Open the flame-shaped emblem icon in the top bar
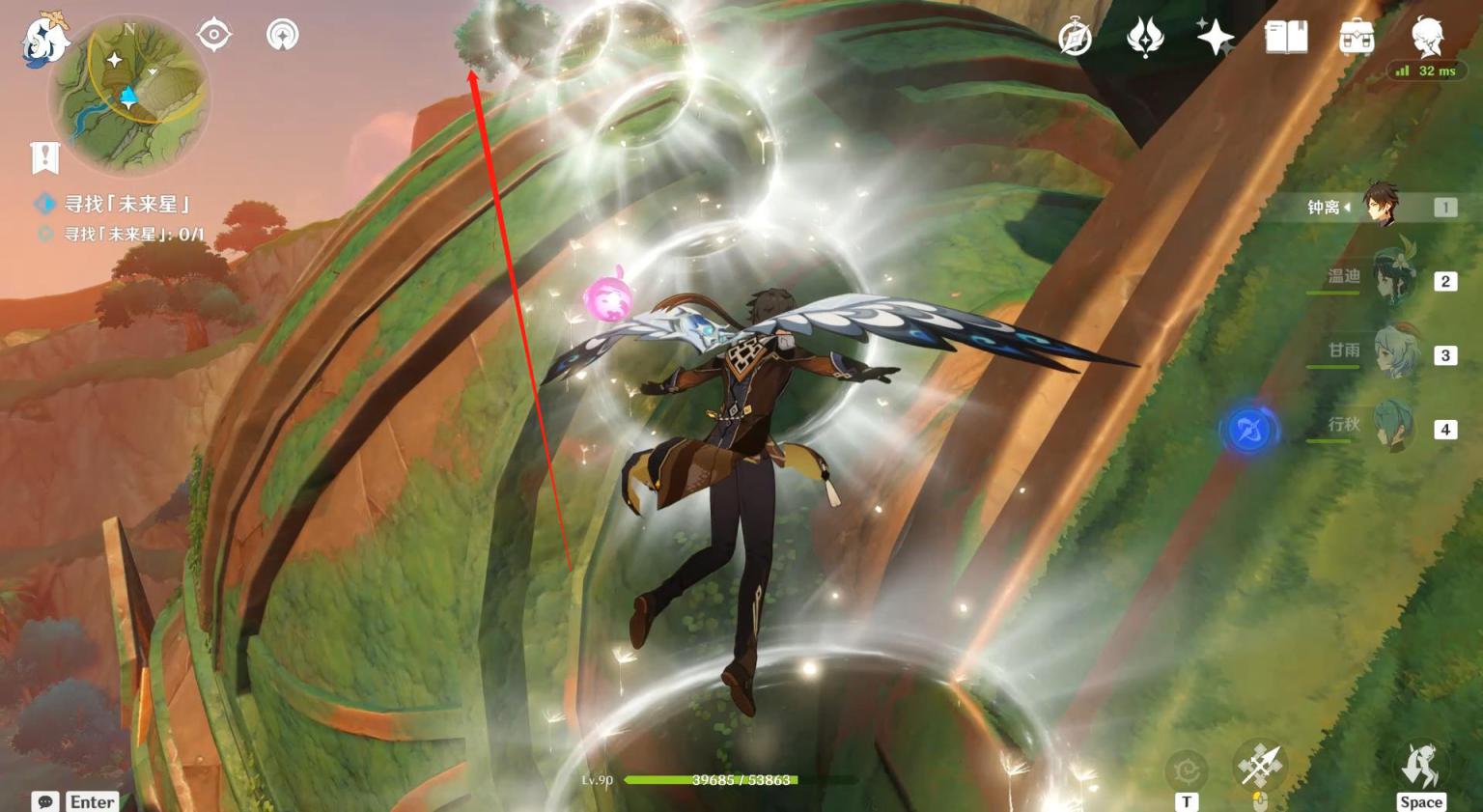 [x=1145, y=39]
